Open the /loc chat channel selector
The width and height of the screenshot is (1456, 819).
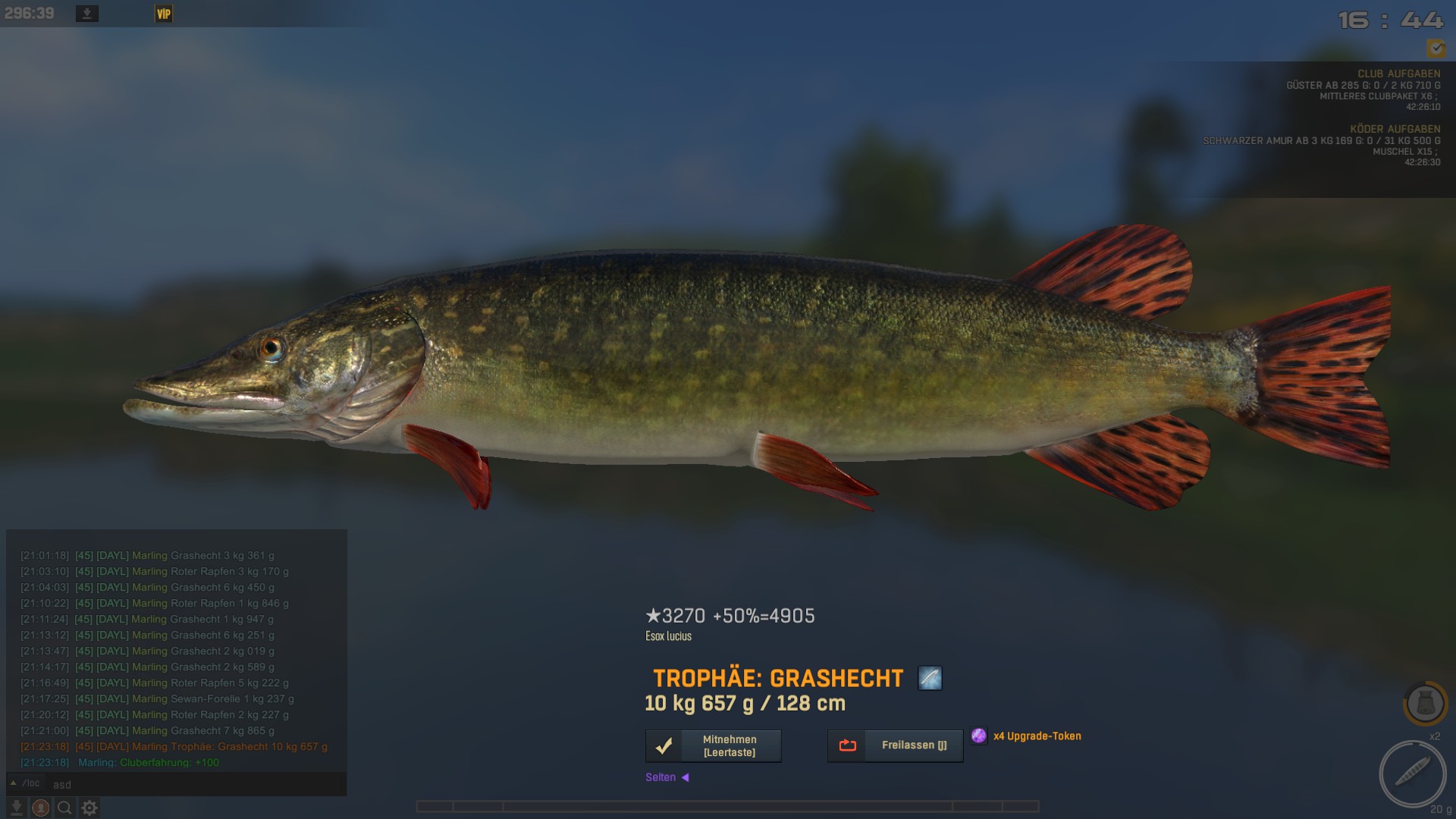click(26, 783)
